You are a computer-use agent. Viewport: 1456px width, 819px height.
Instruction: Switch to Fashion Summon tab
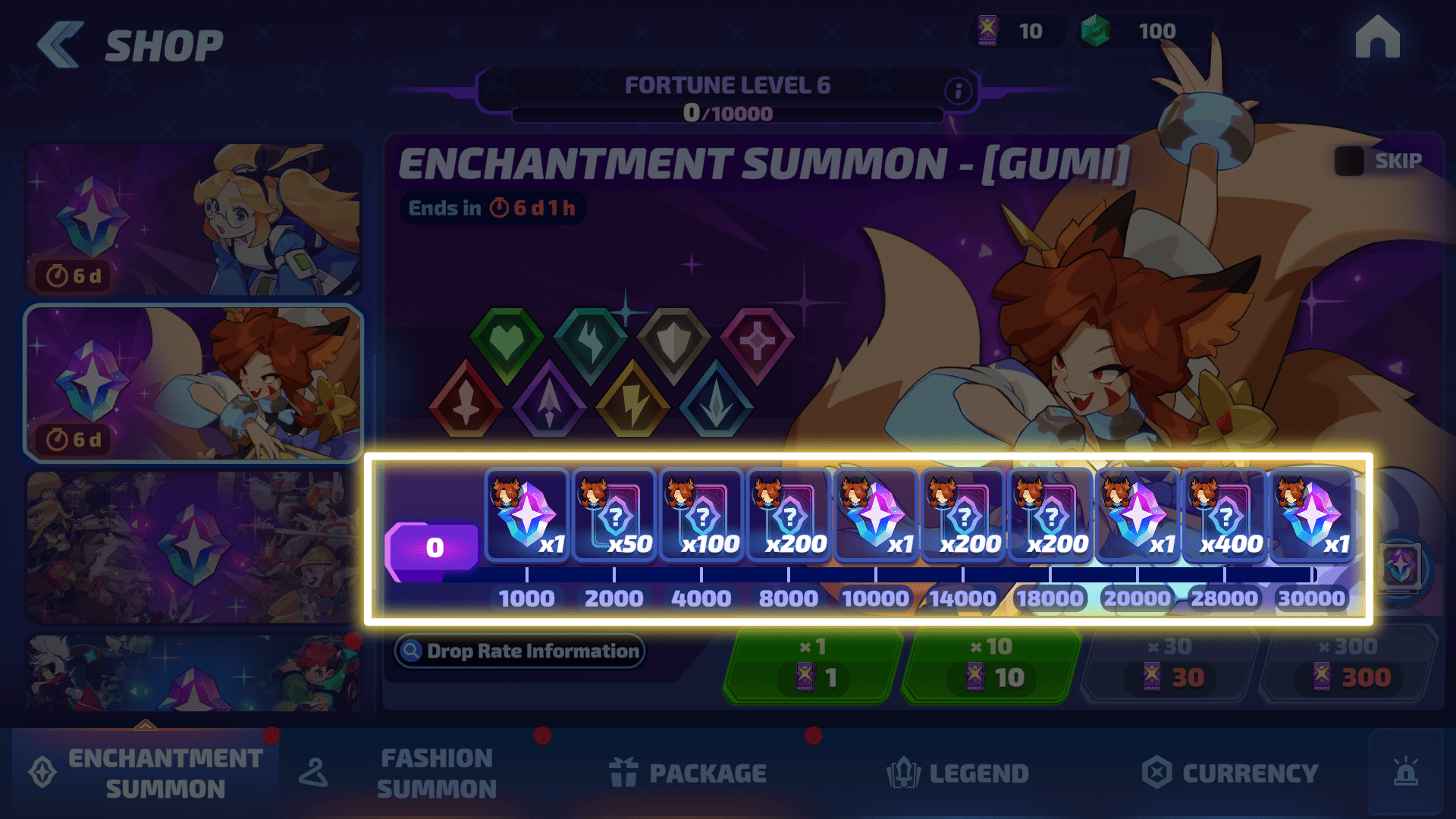436,773
